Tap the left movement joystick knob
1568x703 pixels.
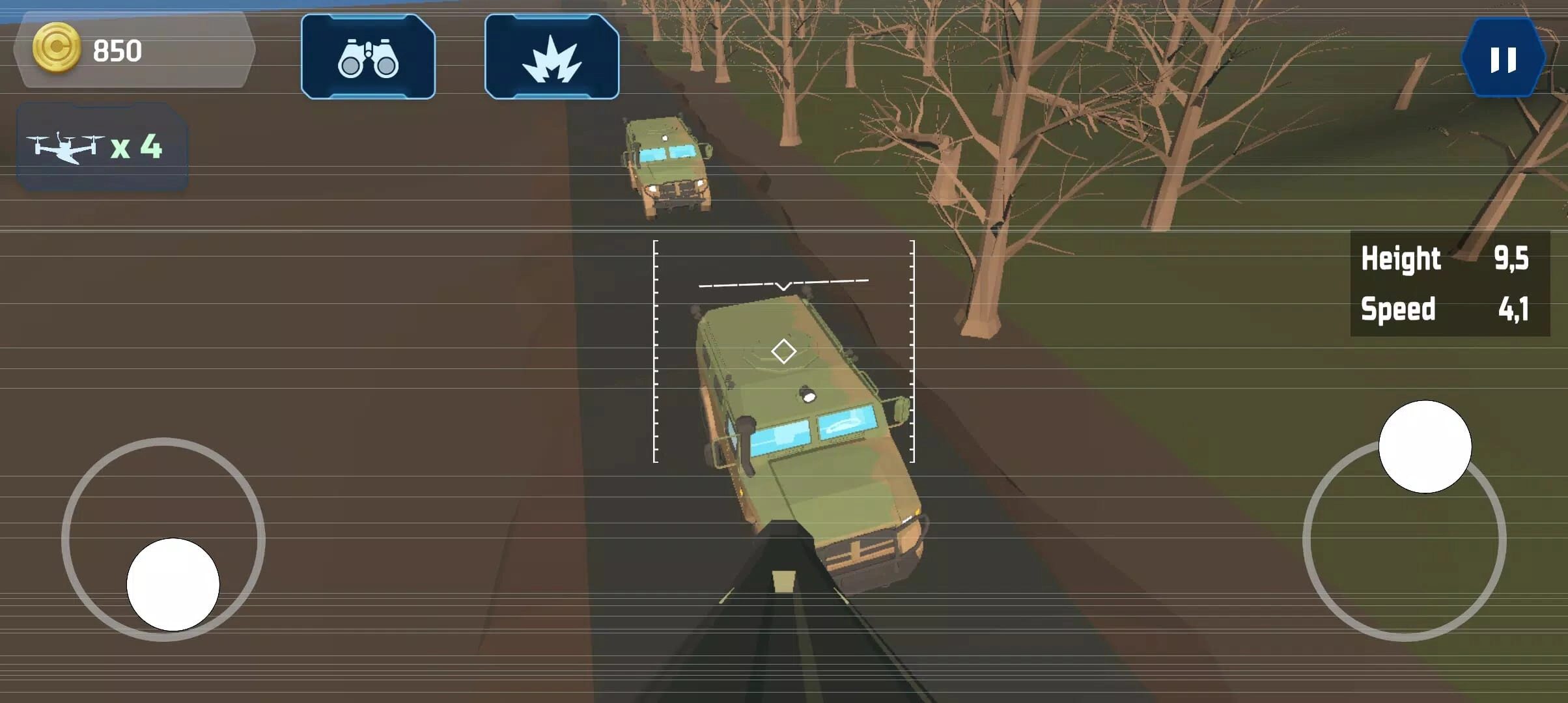tap(173, 584)
